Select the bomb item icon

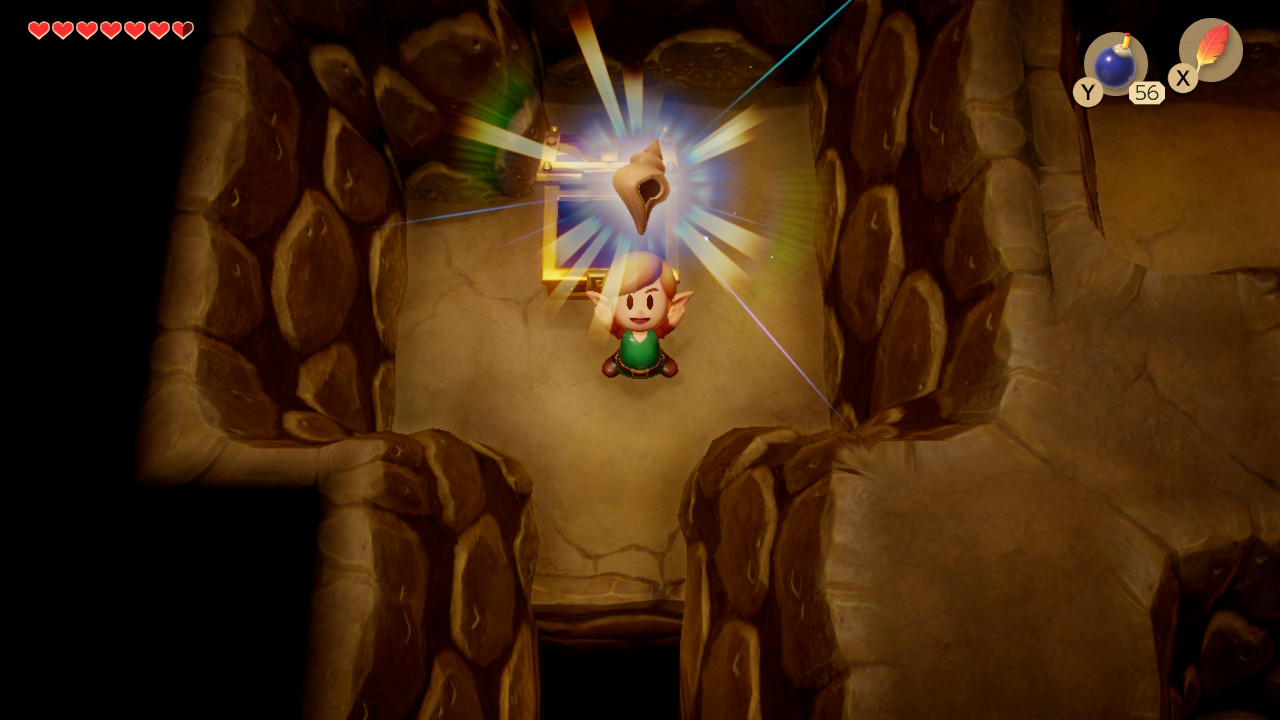click(1113, 62)
